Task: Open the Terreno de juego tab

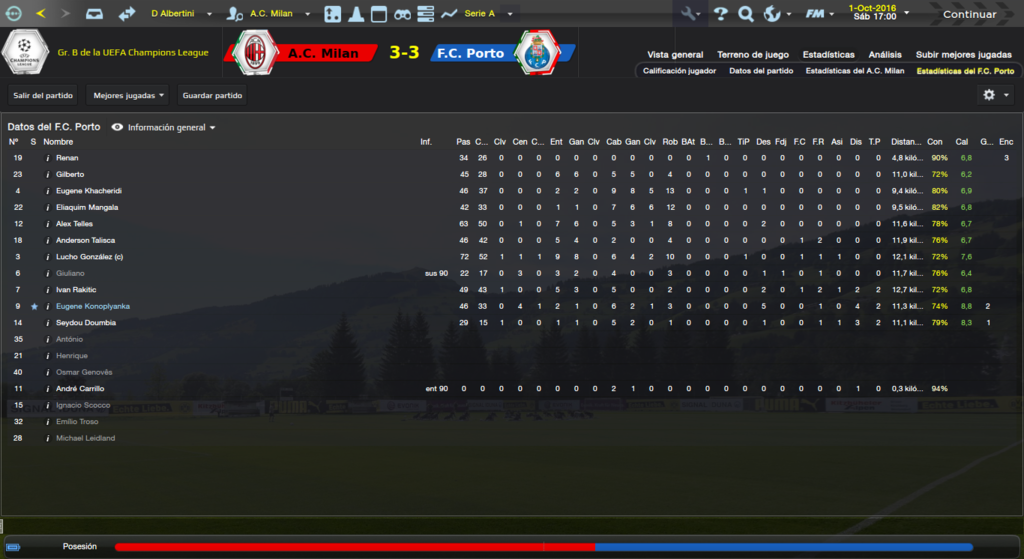Action: click(x=753, y=55)
